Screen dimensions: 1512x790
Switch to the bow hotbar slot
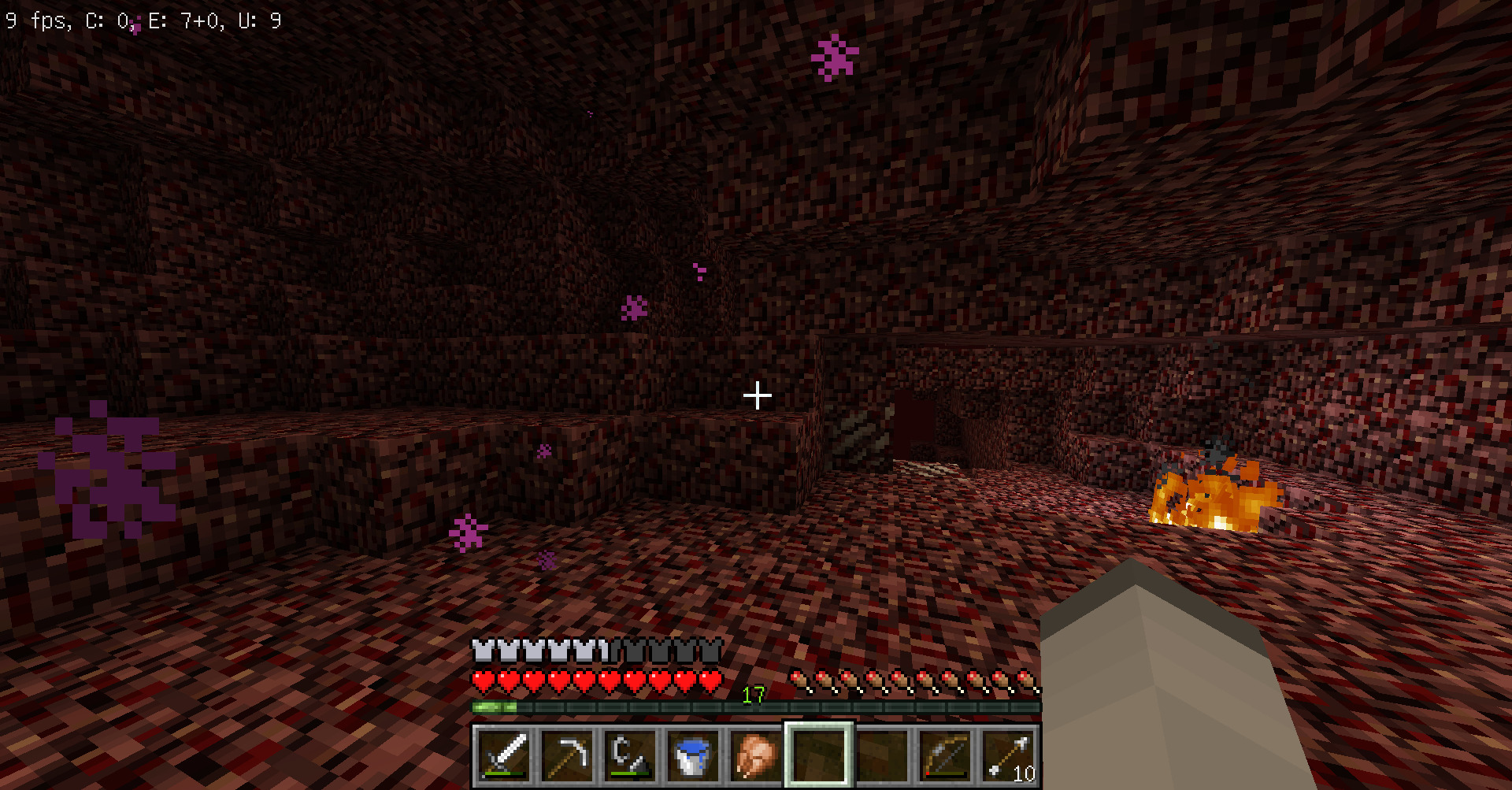point(945,755)
